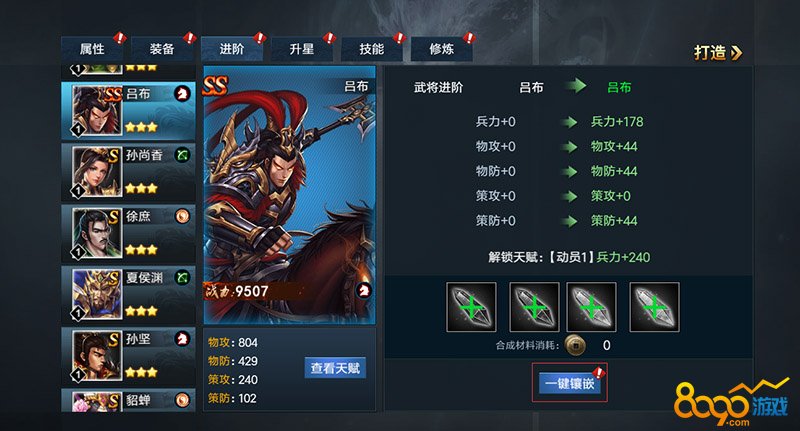The width and height of the screenshot is (800, 431).
Task: Select hero 孙坚 in the list
Action: [130, 355]
